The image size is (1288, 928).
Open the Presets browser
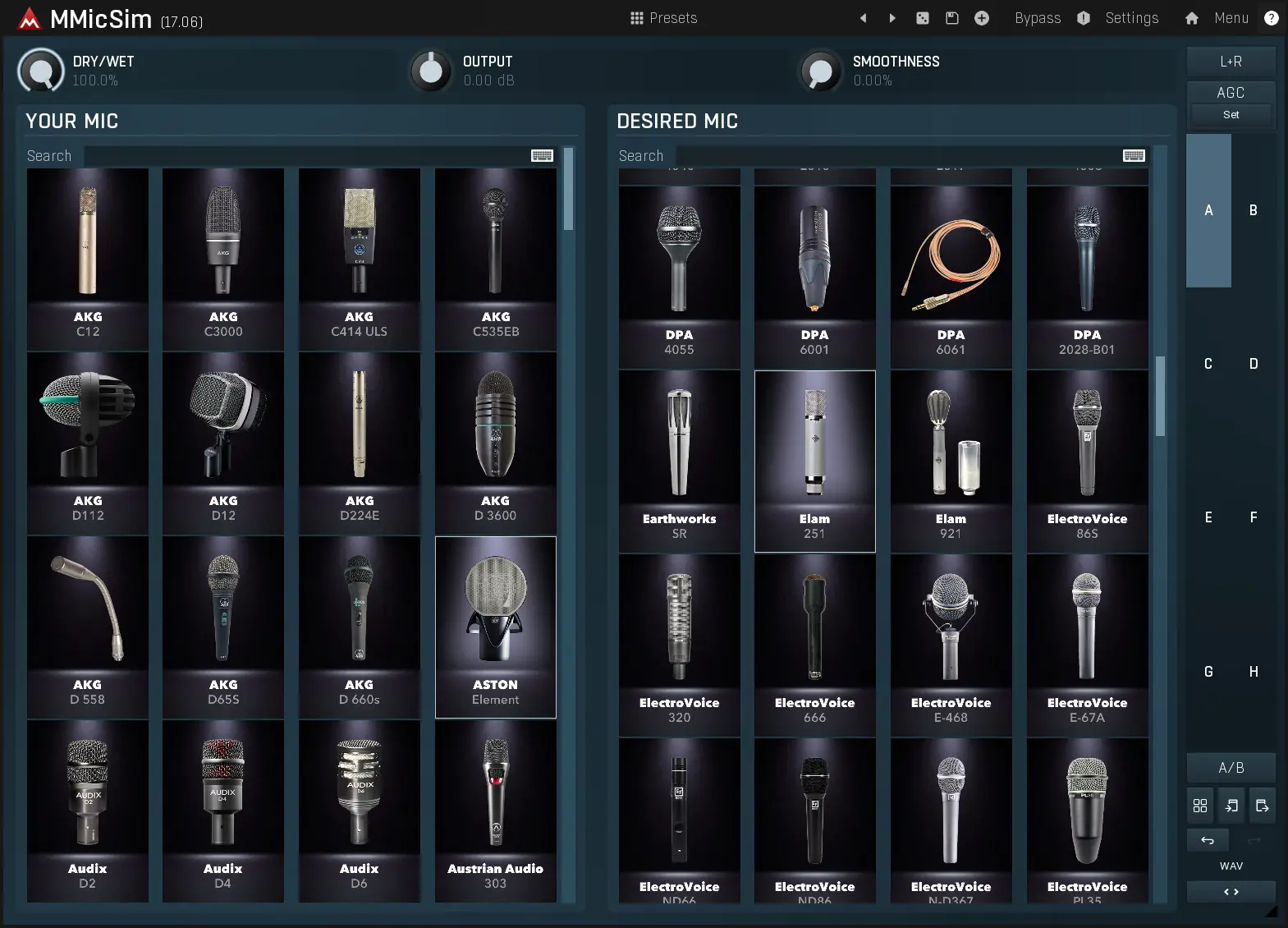665,17
